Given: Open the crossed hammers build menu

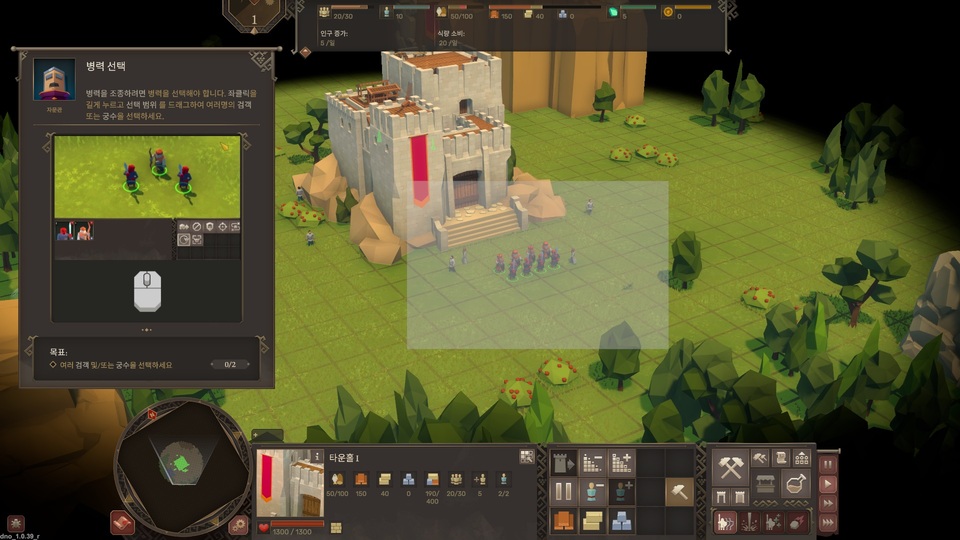Looking at the screenshot, I should [x=731, y=468].
